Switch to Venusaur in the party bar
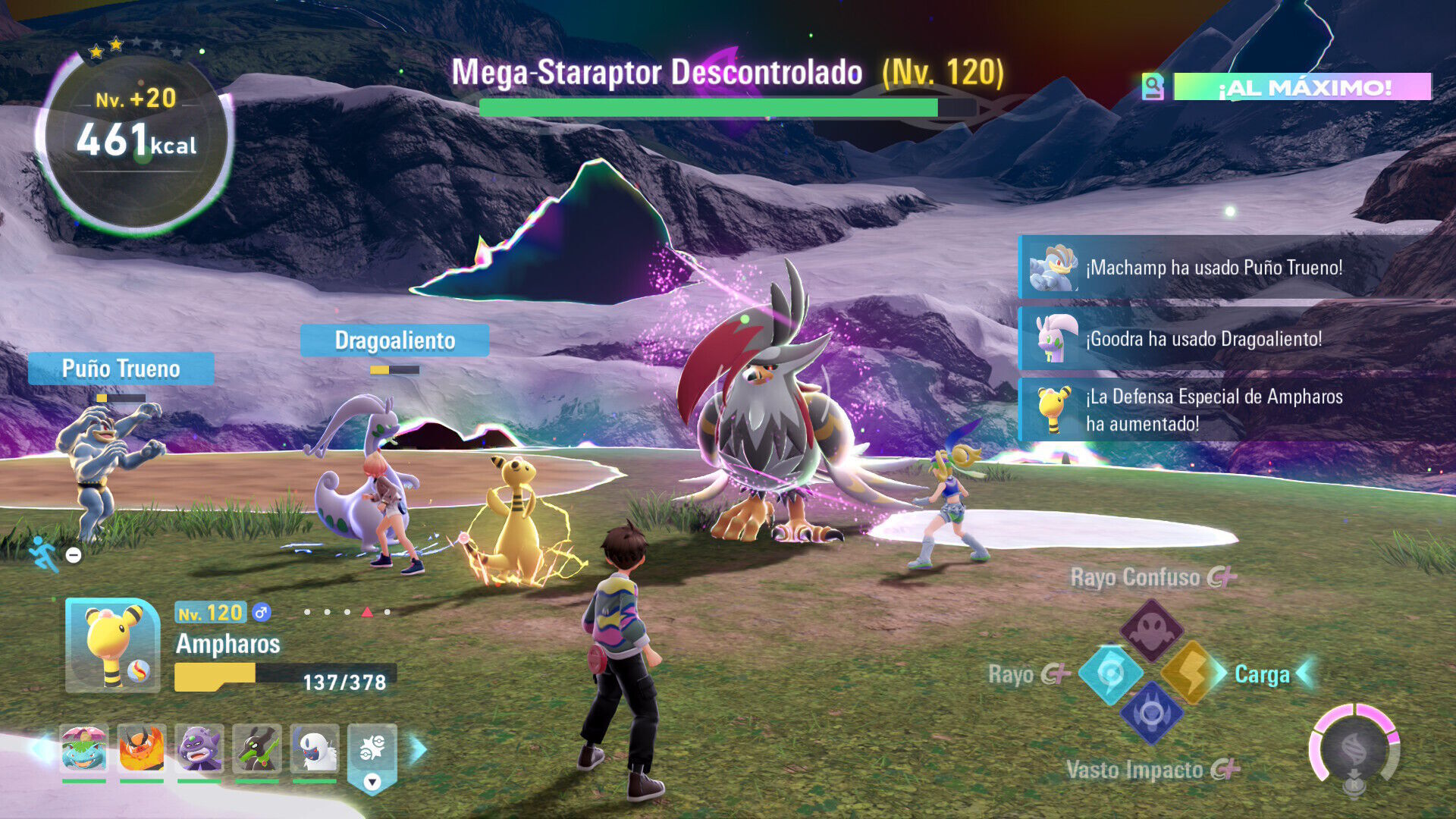The height and width of the screenshot is (819, 1456). 84,749
